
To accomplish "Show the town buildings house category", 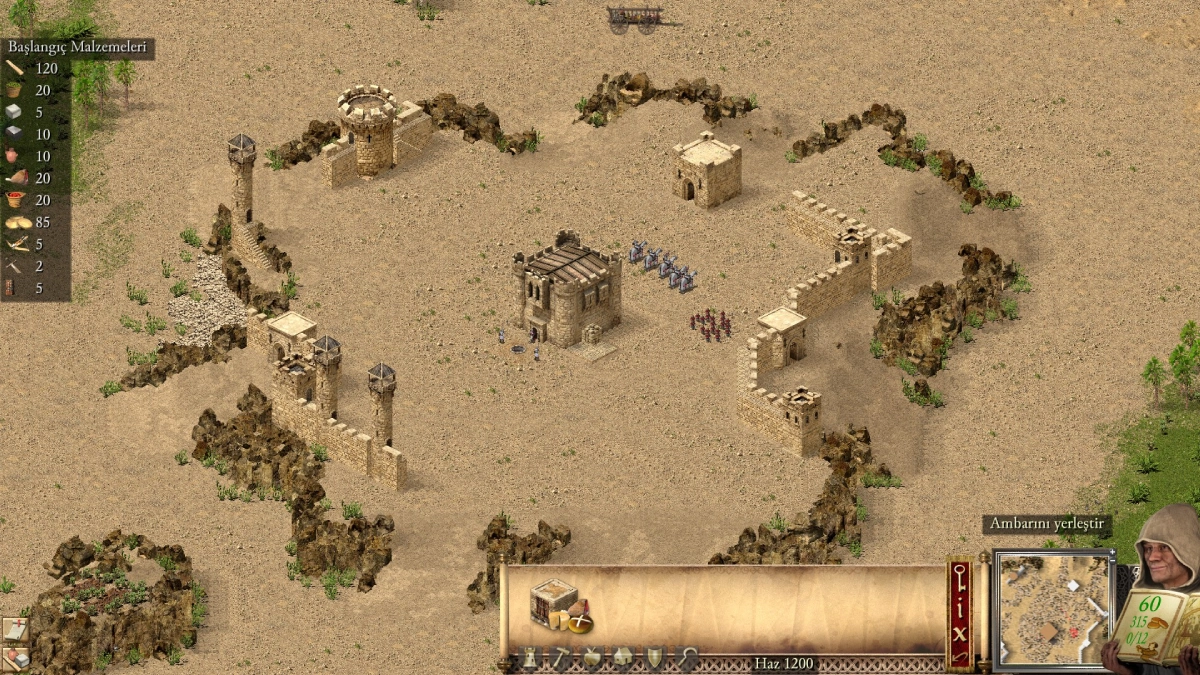I will point(623,658).
